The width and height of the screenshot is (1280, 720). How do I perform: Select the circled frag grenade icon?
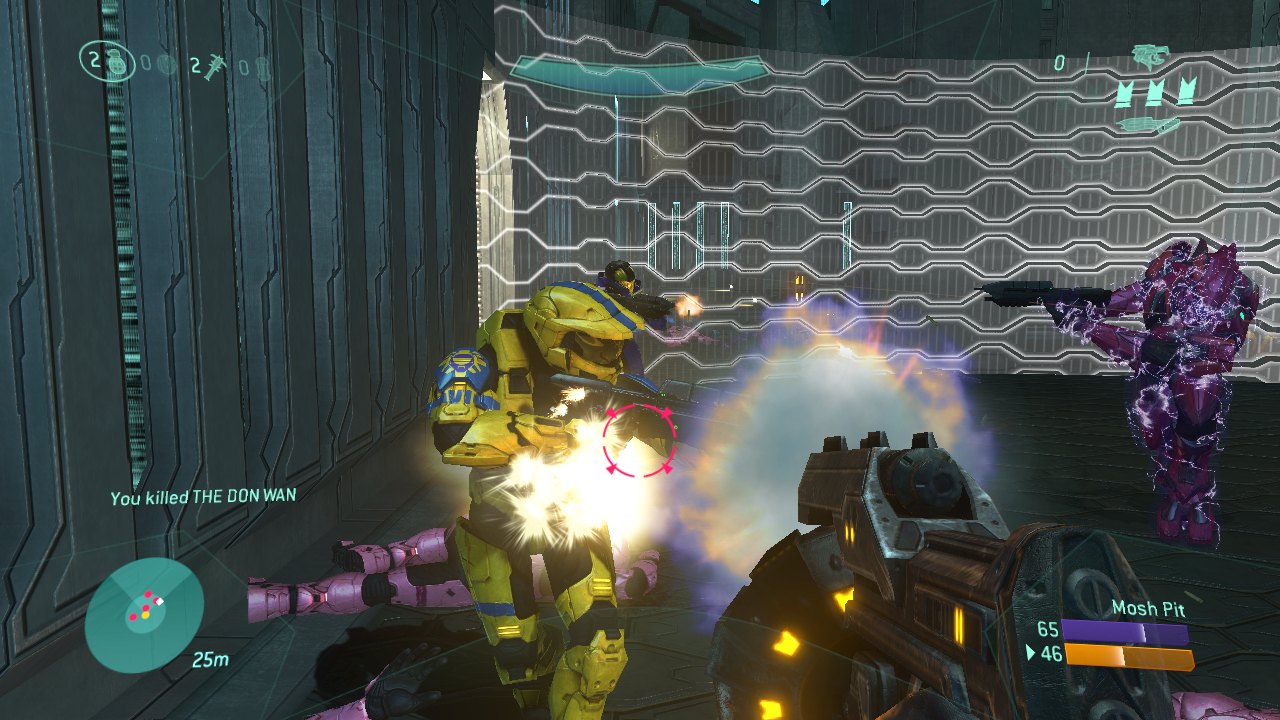coord(115,64)
